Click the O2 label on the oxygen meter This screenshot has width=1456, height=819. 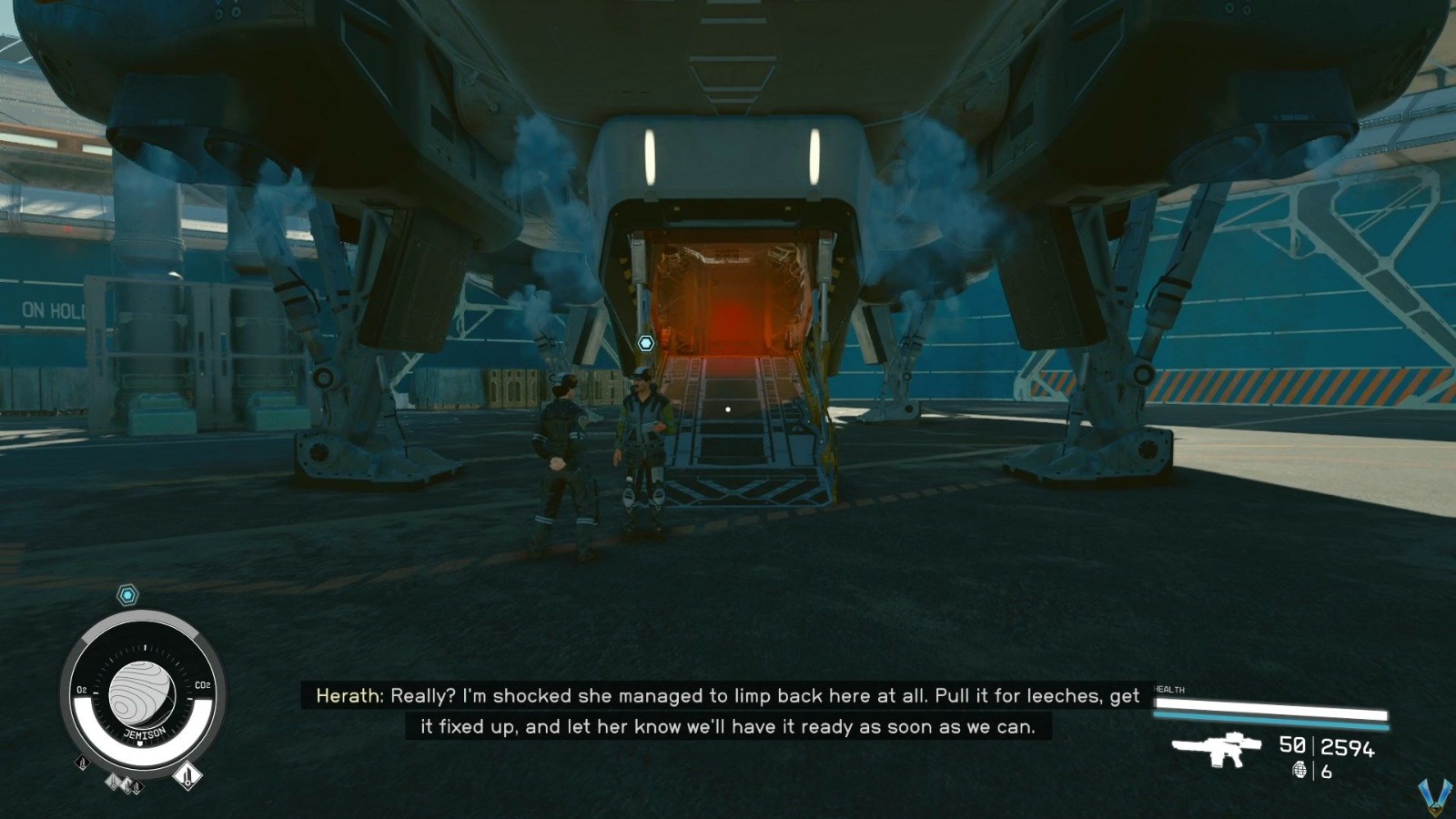tap(82, 688)
